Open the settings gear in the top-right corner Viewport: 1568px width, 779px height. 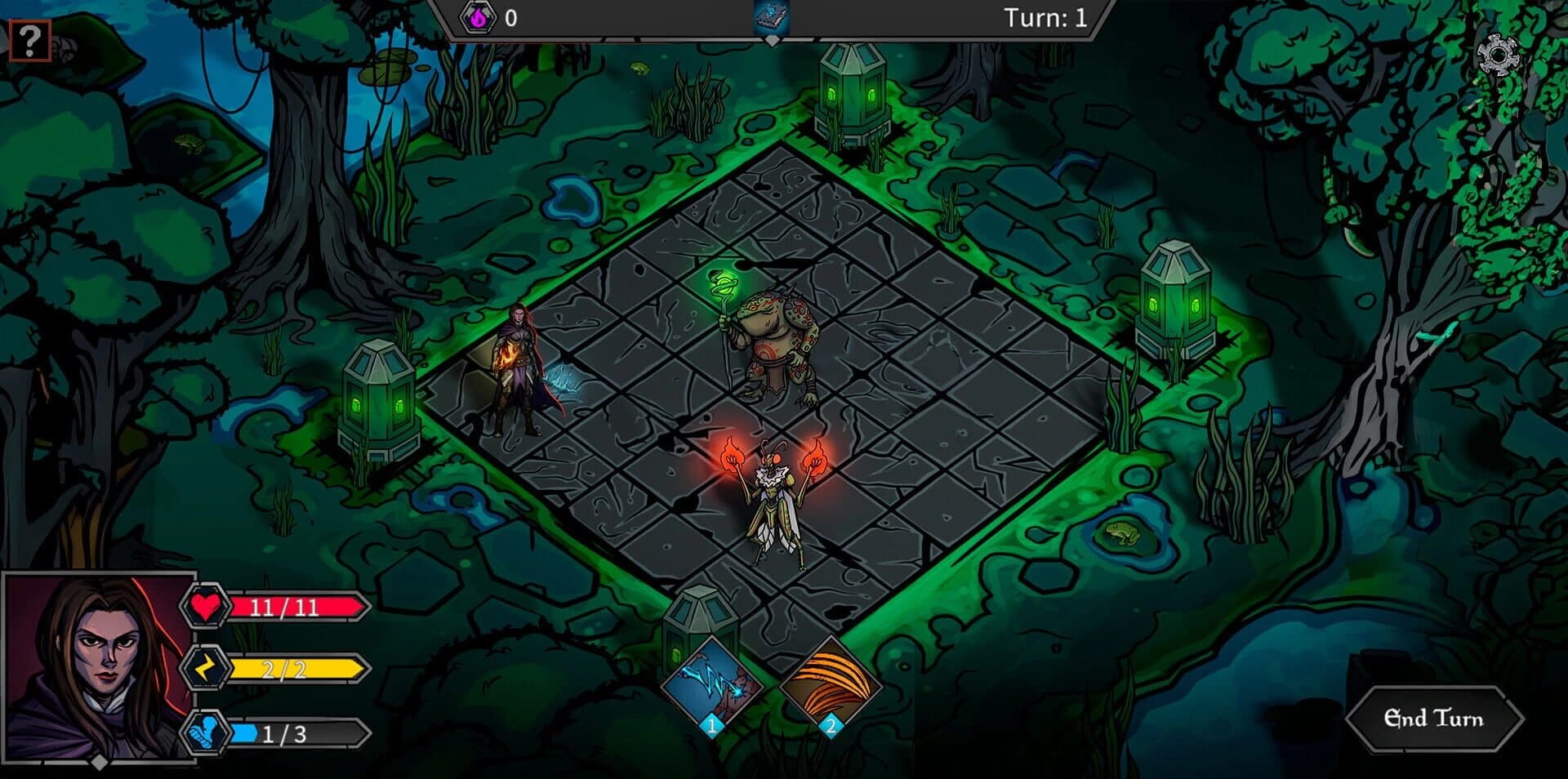point(1498,54)
